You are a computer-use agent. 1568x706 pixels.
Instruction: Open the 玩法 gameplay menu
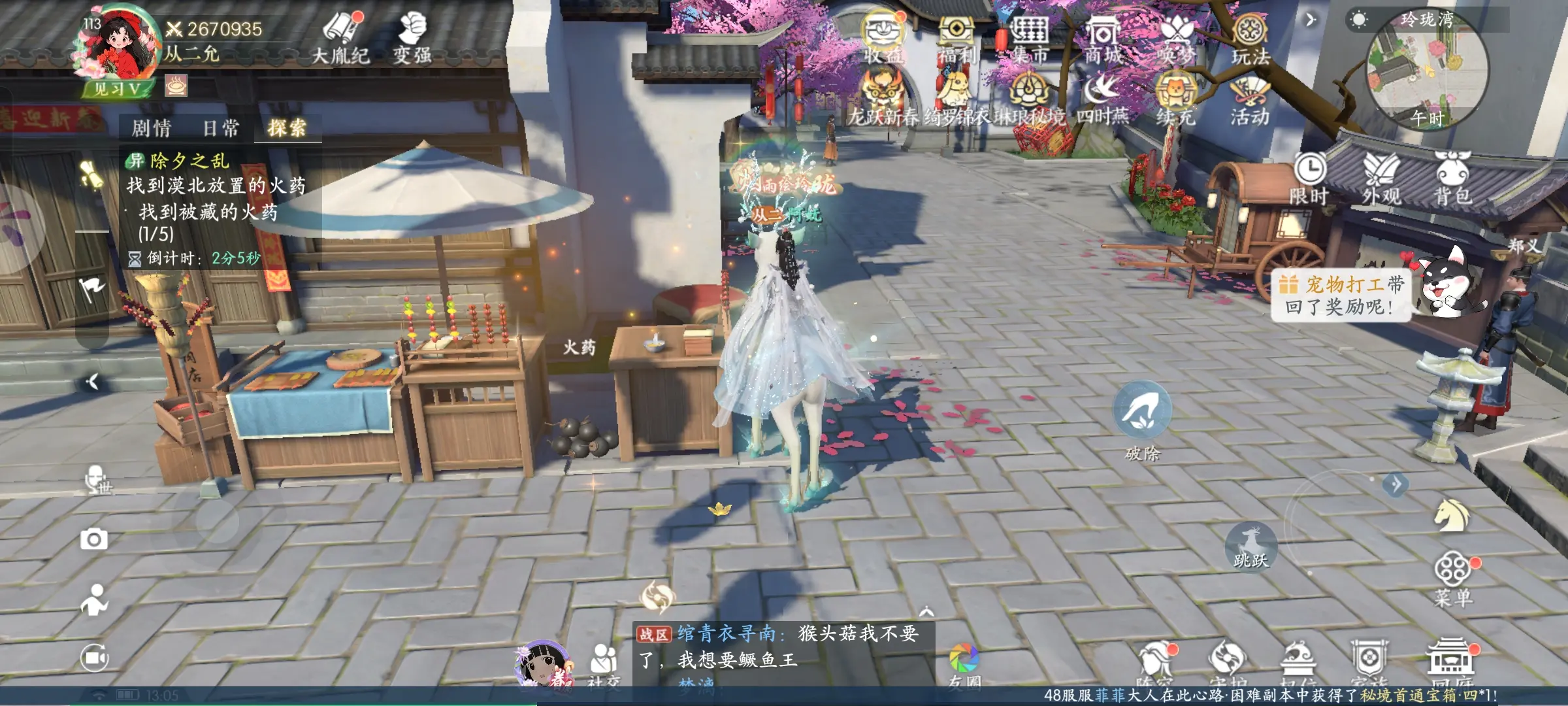[1250, 39]
